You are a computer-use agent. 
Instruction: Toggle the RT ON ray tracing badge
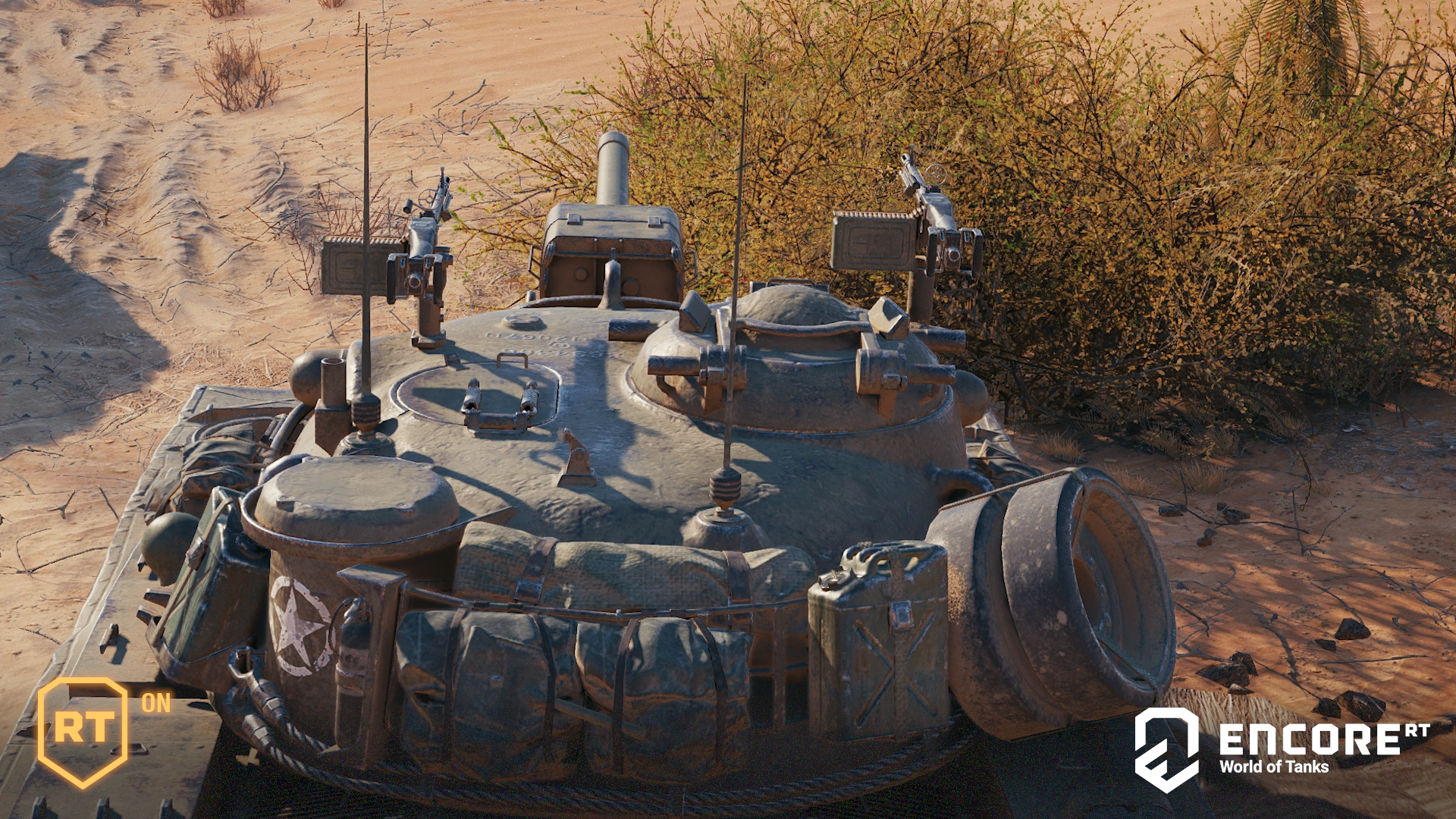pos(85,730)
